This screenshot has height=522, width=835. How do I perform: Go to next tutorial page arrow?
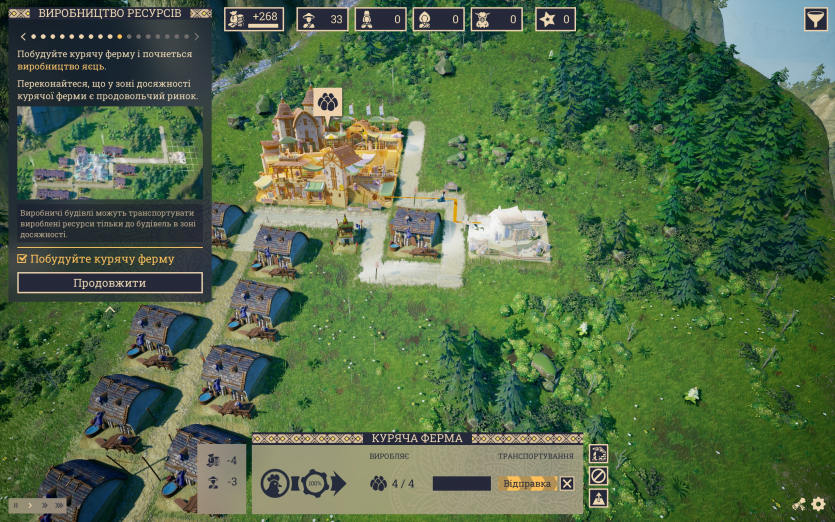coord(197,37)
